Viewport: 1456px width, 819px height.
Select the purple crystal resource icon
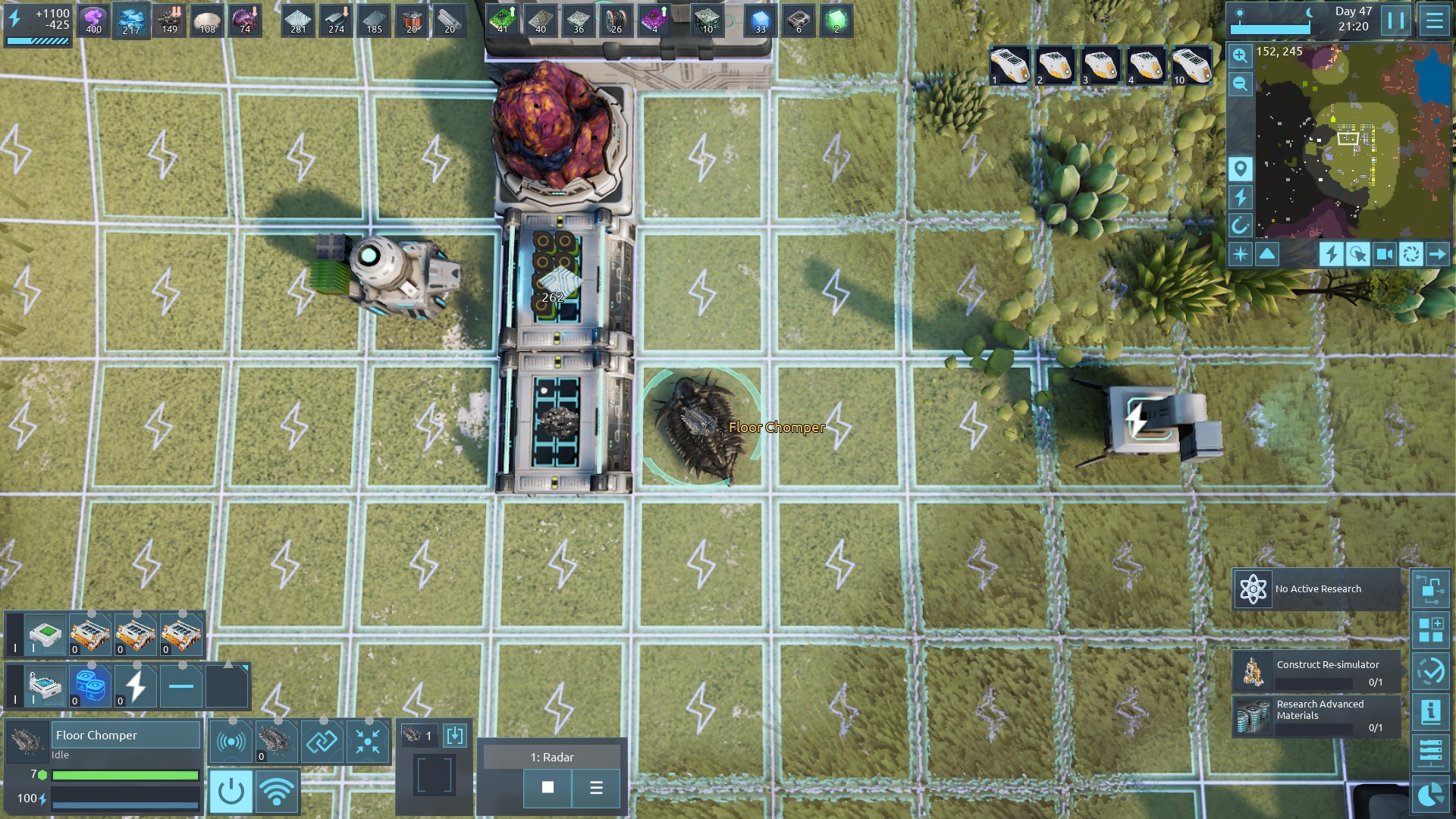(x=93, y=20)
